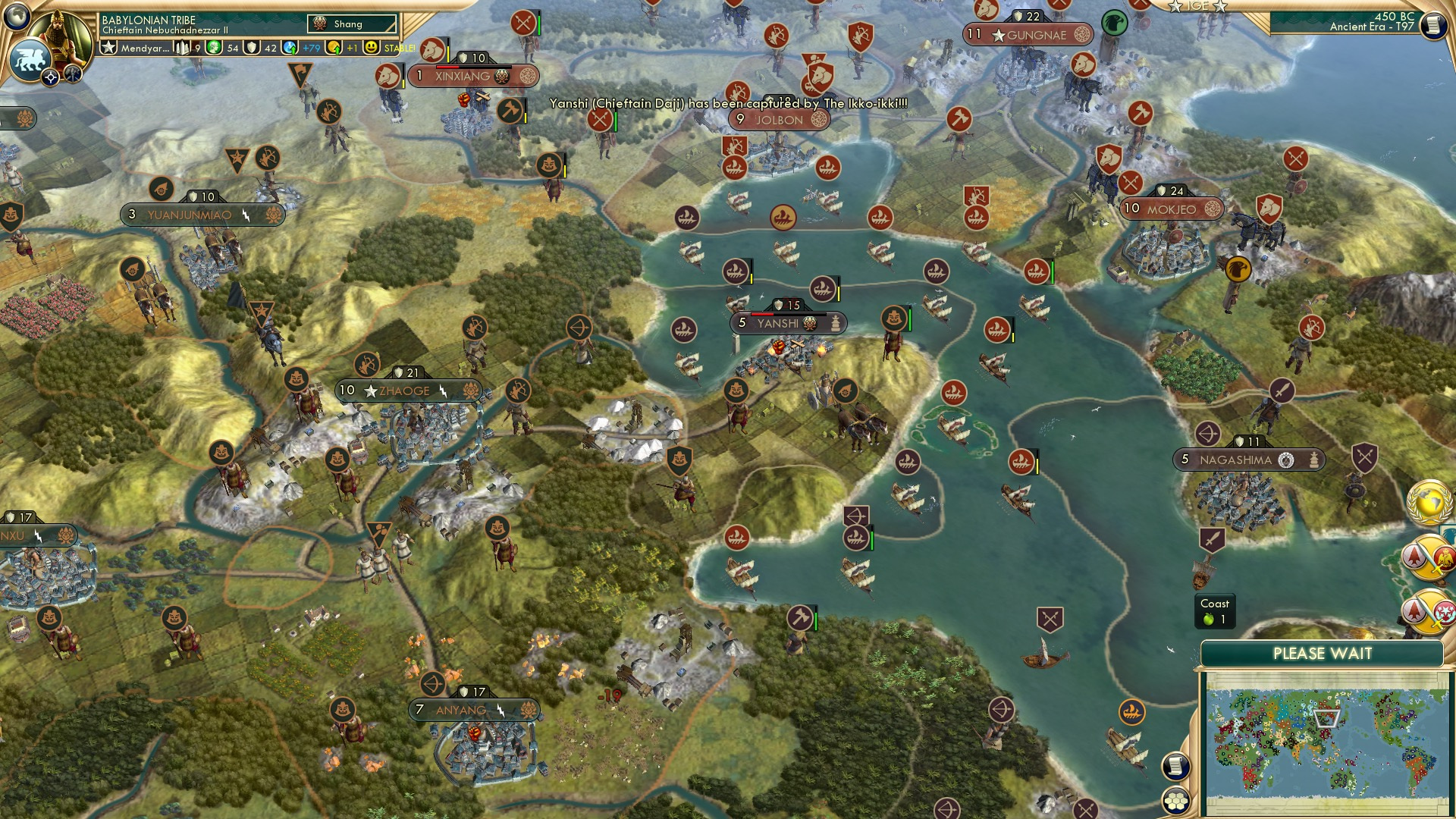Click the crossed-swords war declaration notification
Image resolution: width=1456 pixels, height=819 pixels.
click(1429, 556)
